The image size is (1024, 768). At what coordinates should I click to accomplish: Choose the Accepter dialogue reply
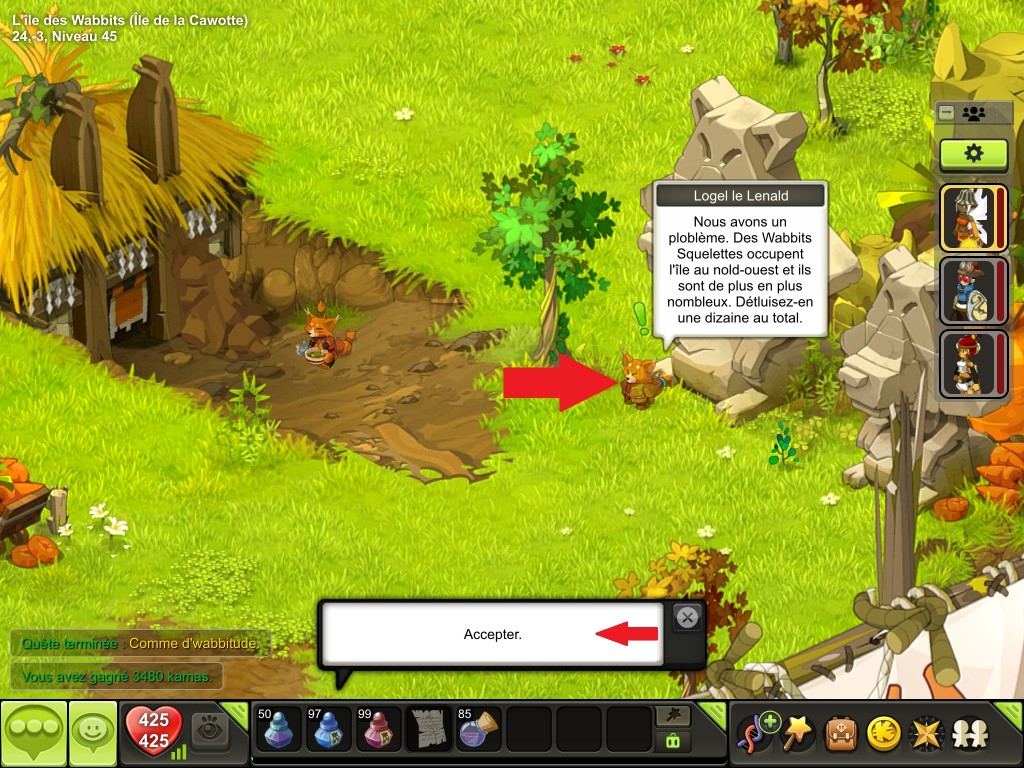pos(492,634)
